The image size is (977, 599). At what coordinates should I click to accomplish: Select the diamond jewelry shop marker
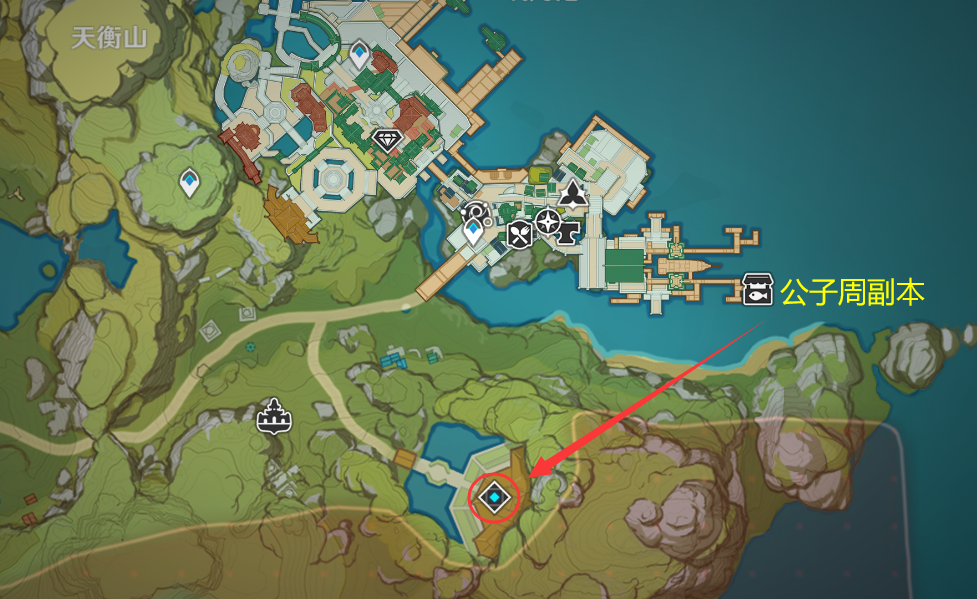coord(386,139)
